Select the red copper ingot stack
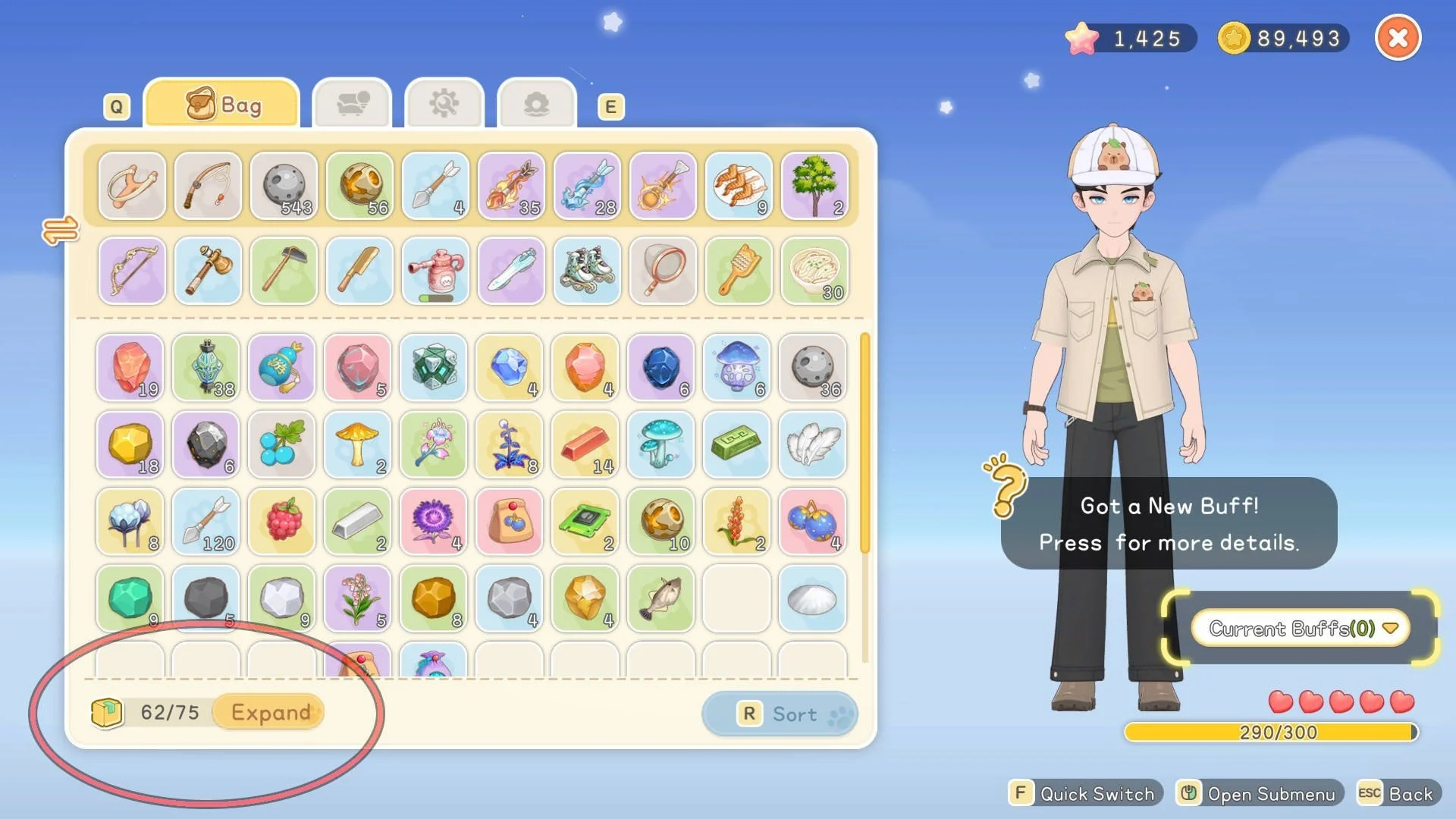The height and width of the screenshot is (819, 1456). click(585, 445)
